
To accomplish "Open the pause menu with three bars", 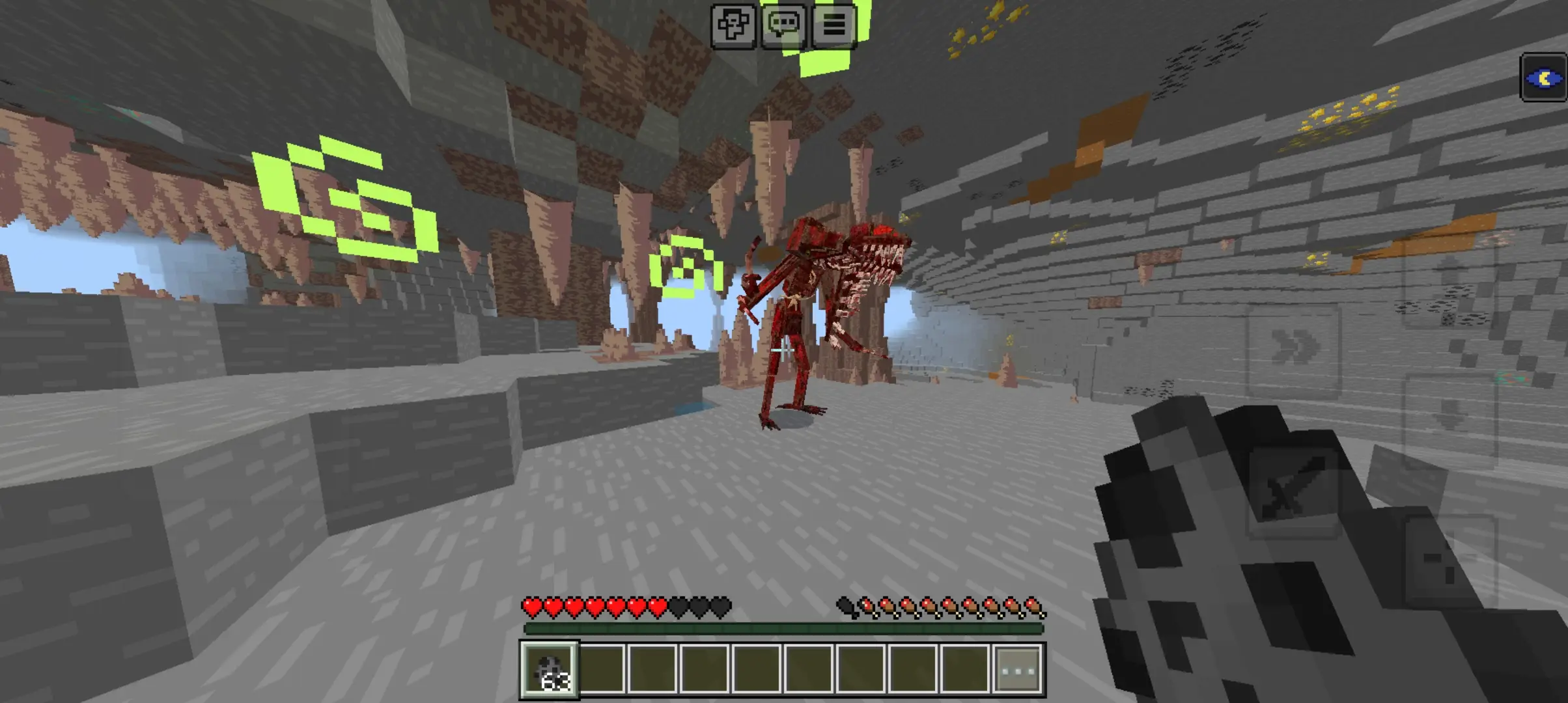I will 833,25.
